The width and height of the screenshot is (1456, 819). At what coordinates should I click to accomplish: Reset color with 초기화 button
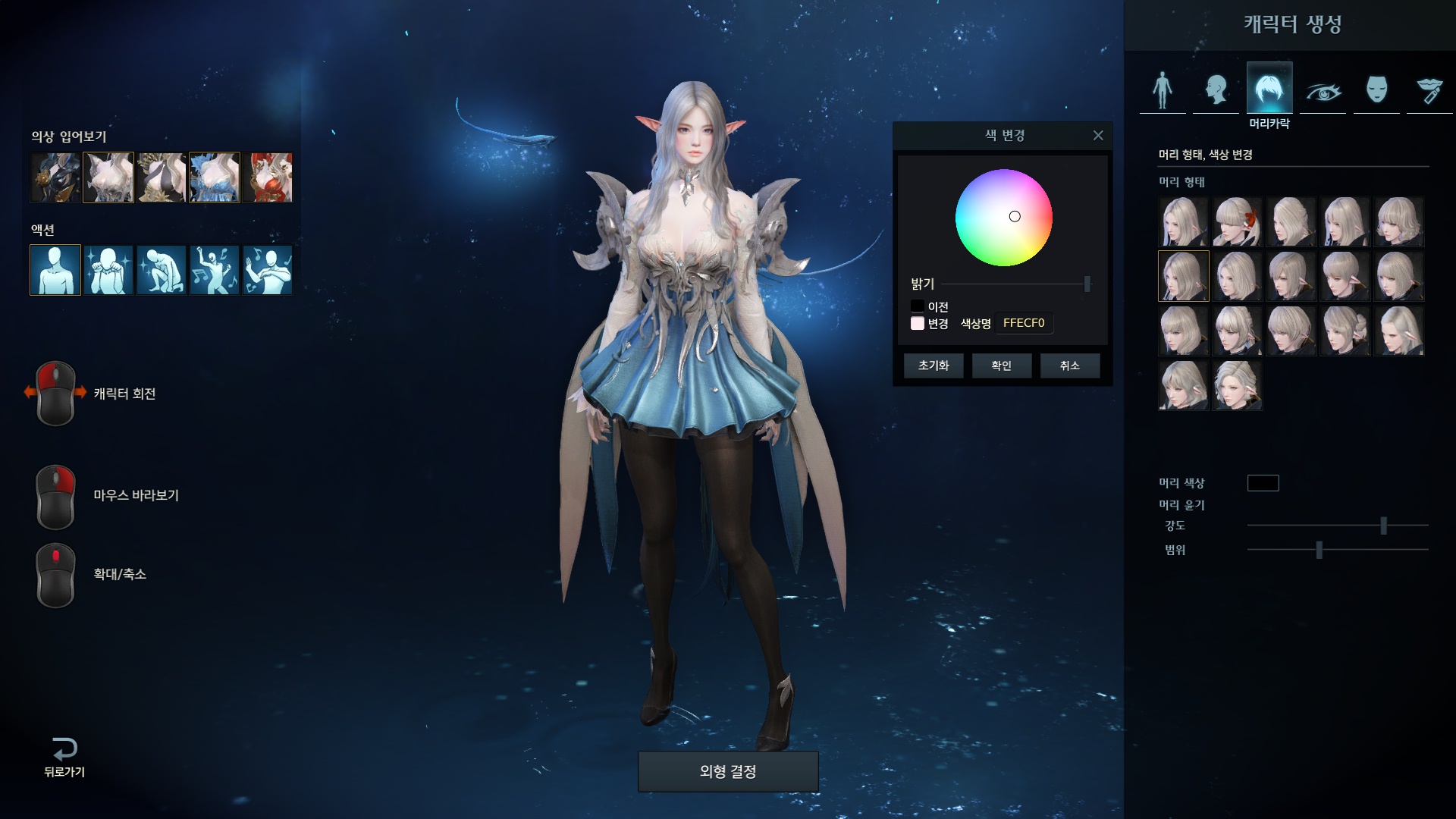(x=933, y=366)
